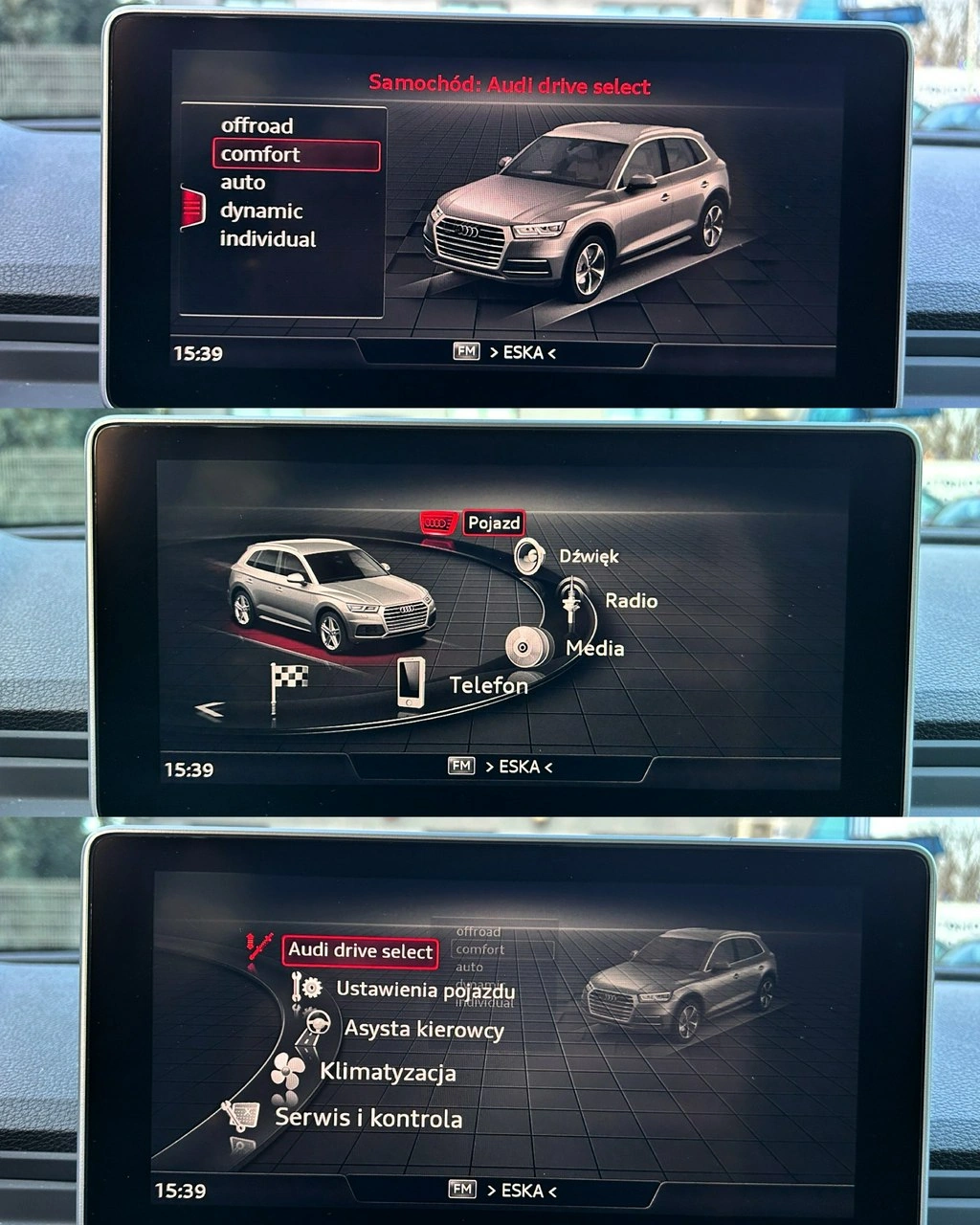Switch to dynamic drive mode
Image resolution: width=980 pixels, height=1225 pixels.
261,211
